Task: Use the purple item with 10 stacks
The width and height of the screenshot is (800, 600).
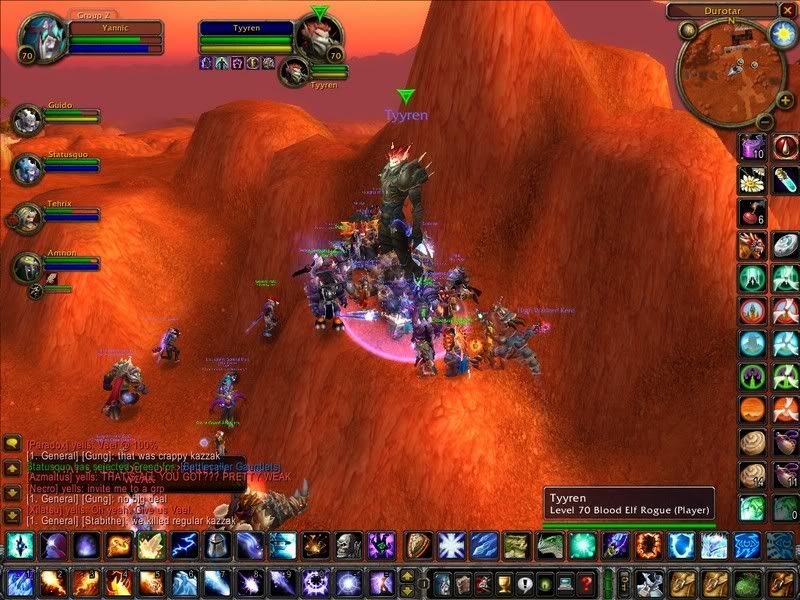Action: pyautogui.click(x=753, y=148)
